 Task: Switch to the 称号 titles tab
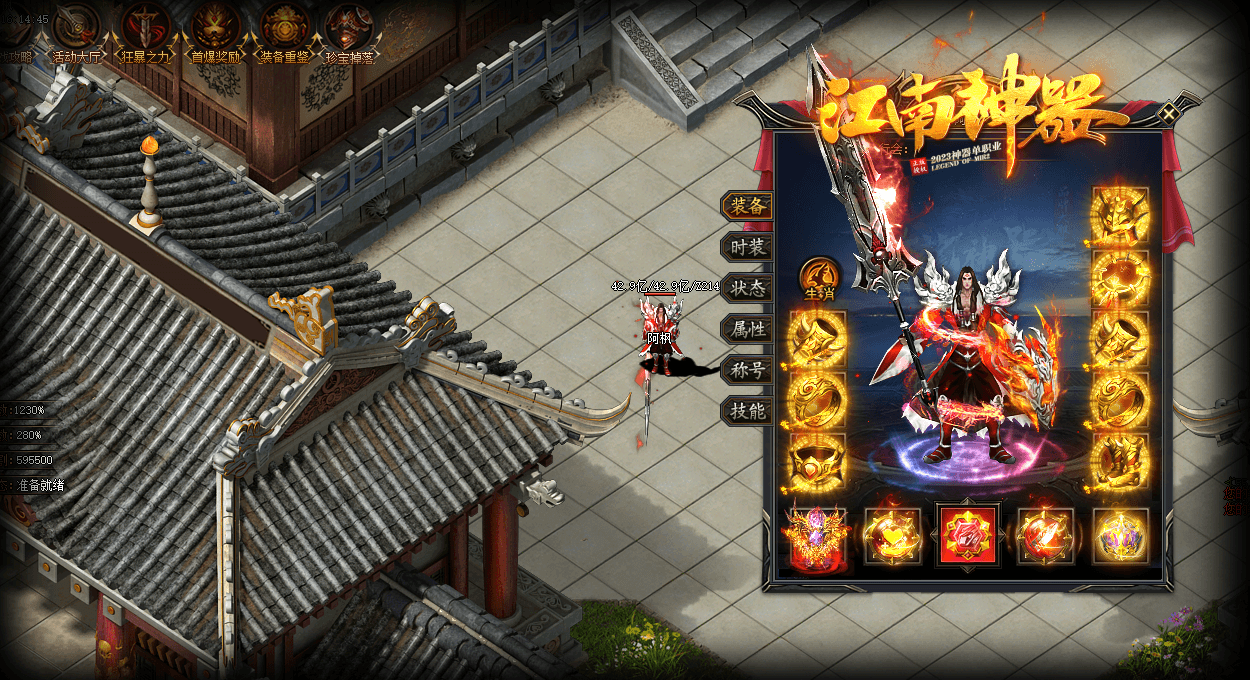pyautogui.click(x=747, y=370)
